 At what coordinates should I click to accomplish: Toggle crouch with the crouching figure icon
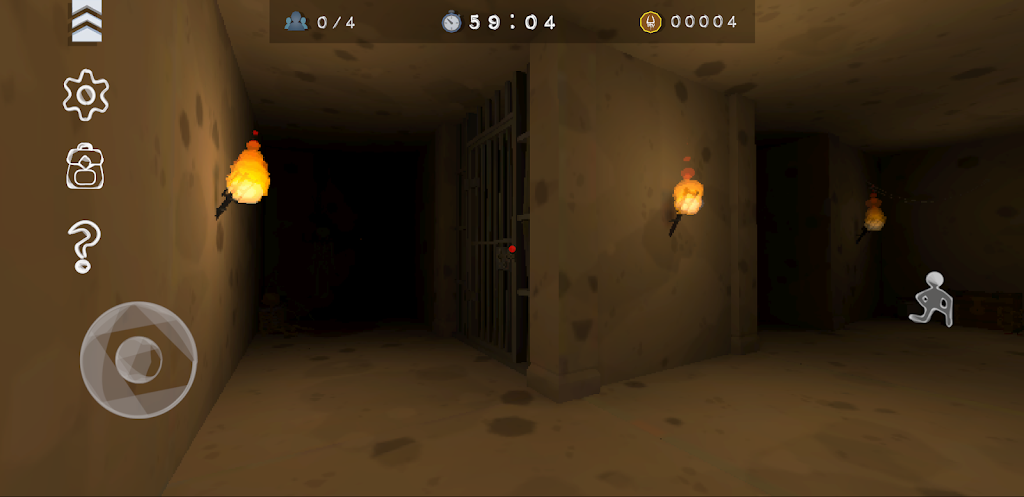pyautogui.click(x=932, y=299)
